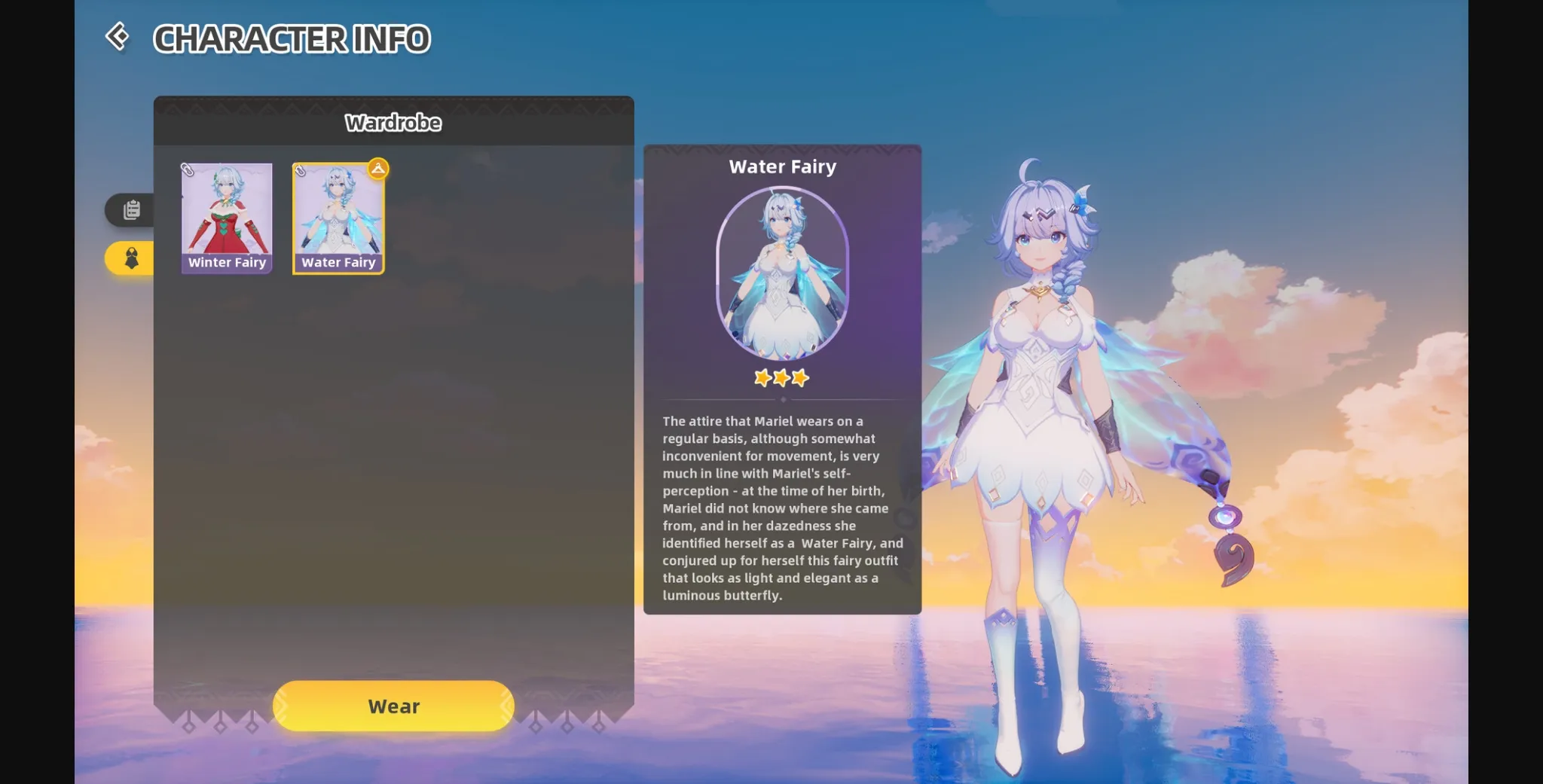Image resolution: width=1543 pixels, height=784 pixels.
Task: Open the clipboard tab in the left sidebar
Action: click(x=130, y=210)
